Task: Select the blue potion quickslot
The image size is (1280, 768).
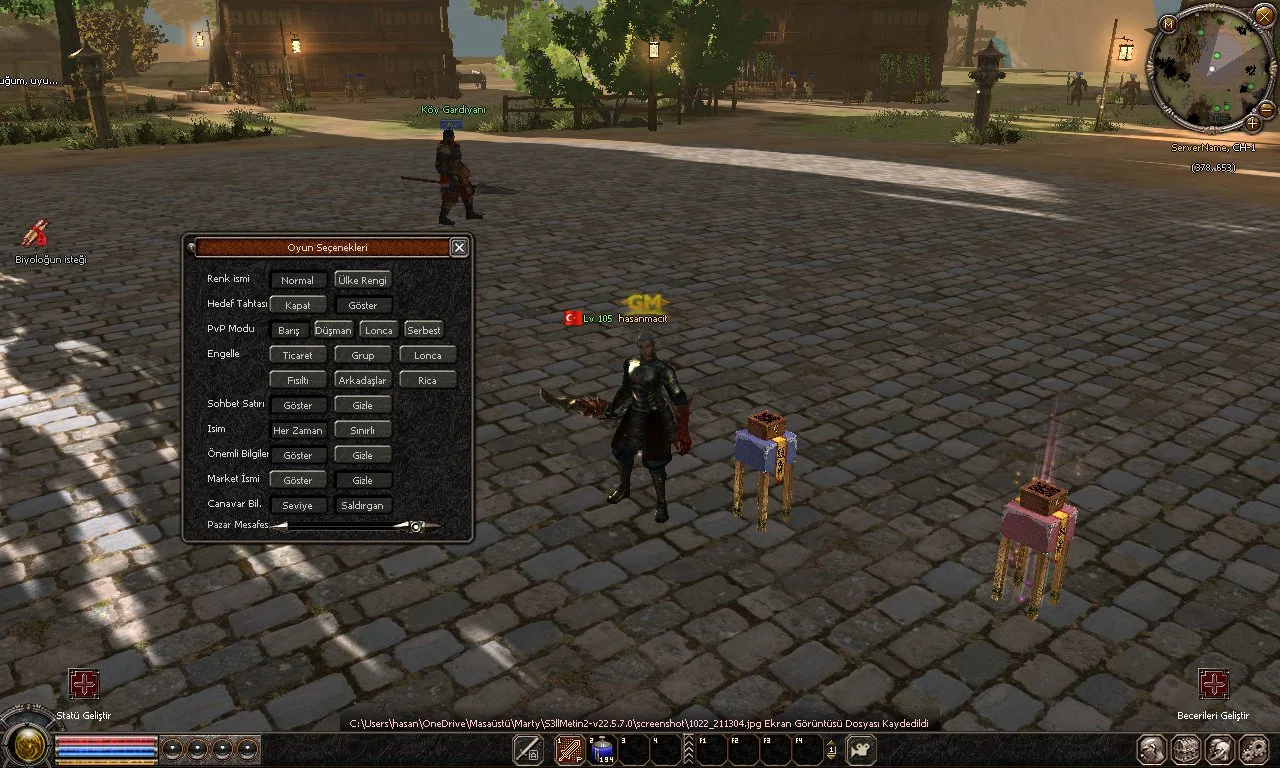Action: [603, 749]
